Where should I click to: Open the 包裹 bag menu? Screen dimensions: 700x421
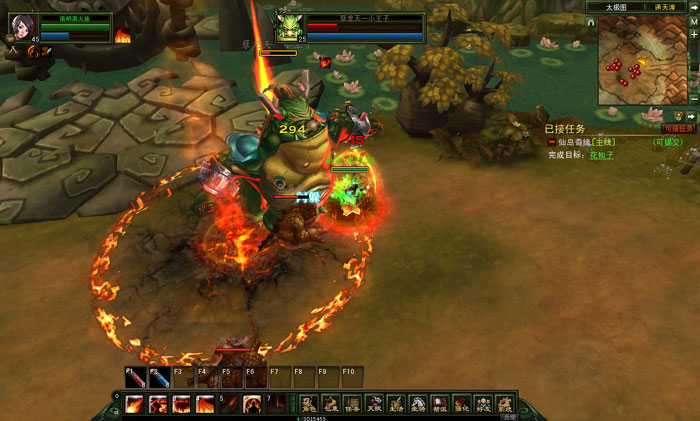click(x=330, y=405)
